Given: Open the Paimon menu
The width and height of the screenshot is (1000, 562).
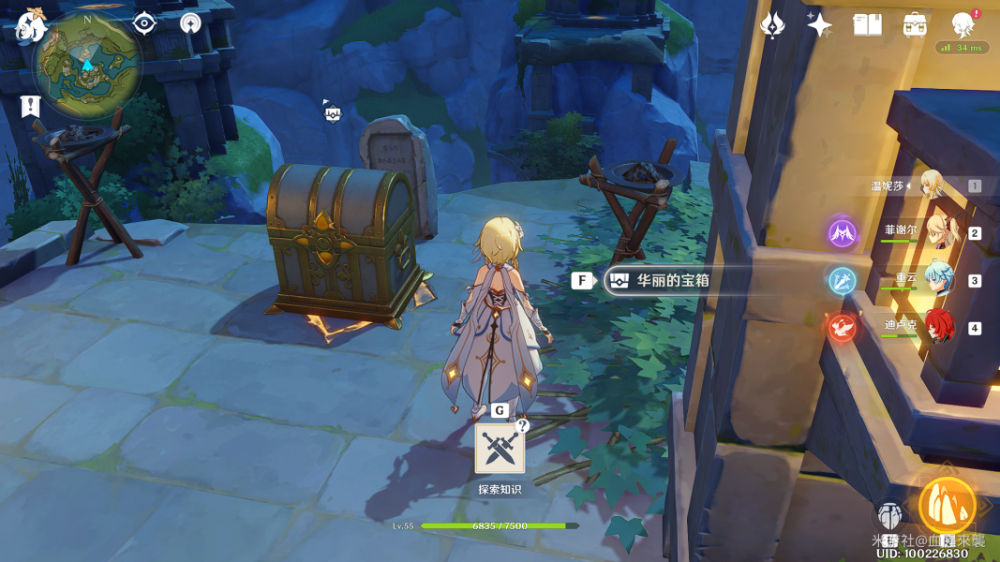Looking at the screenshot, I should [30, 25].
